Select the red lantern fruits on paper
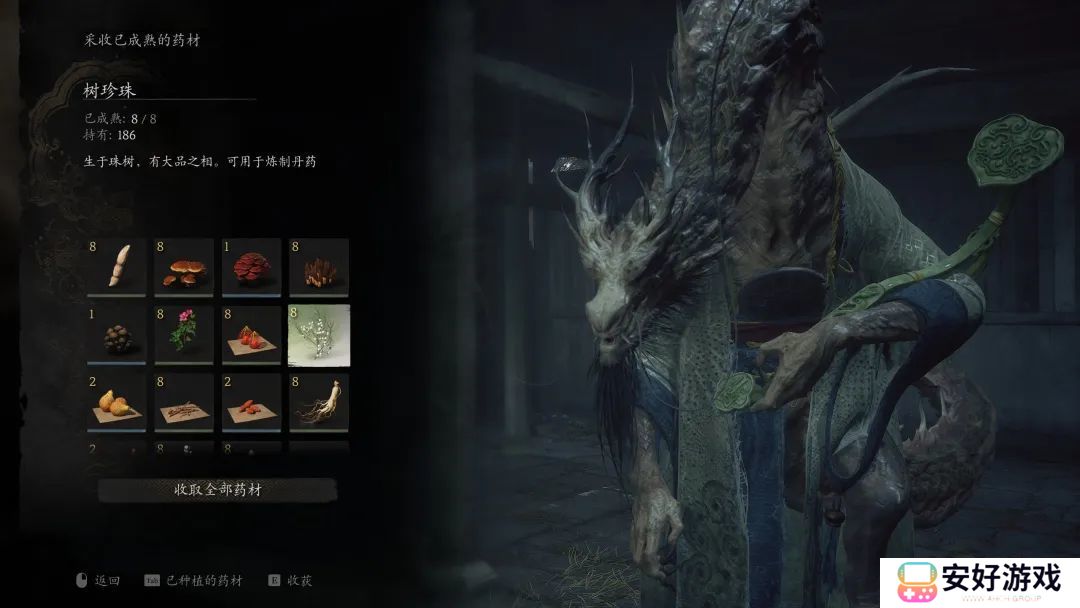The image size is (1080, 608). point(251,335)
